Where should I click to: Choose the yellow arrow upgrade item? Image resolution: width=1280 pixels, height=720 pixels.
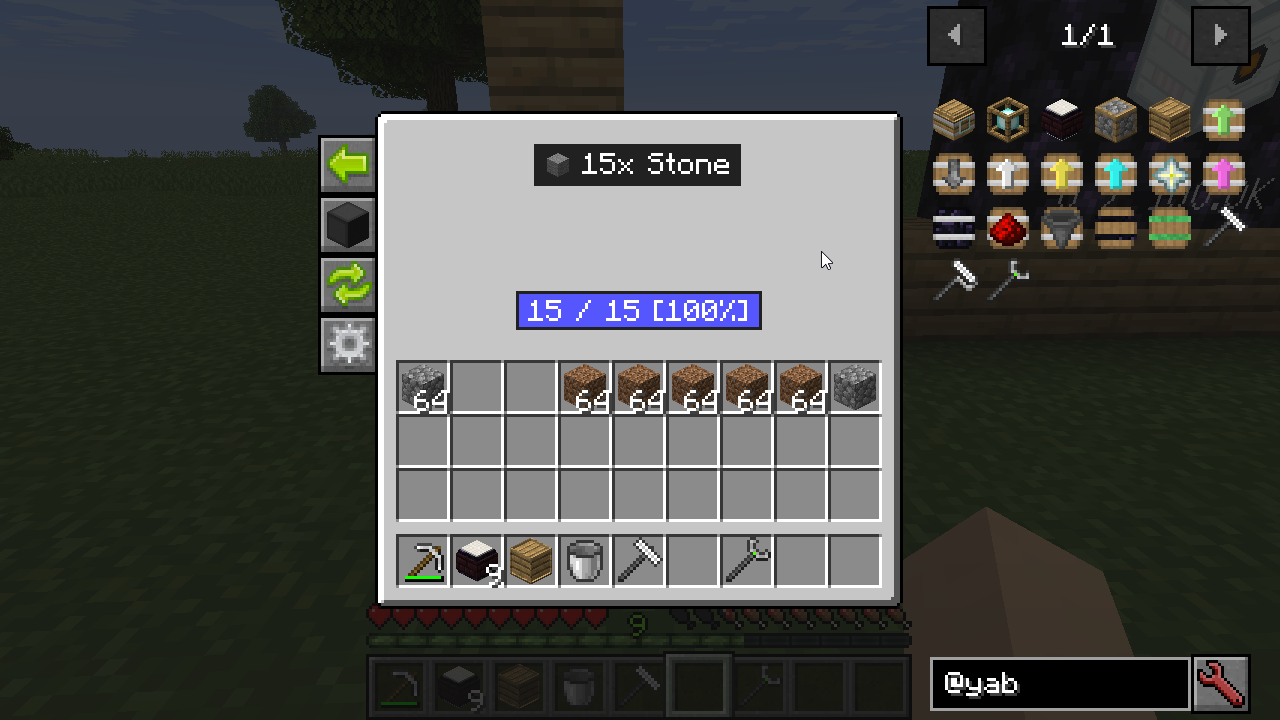(x=1061, y=174)
